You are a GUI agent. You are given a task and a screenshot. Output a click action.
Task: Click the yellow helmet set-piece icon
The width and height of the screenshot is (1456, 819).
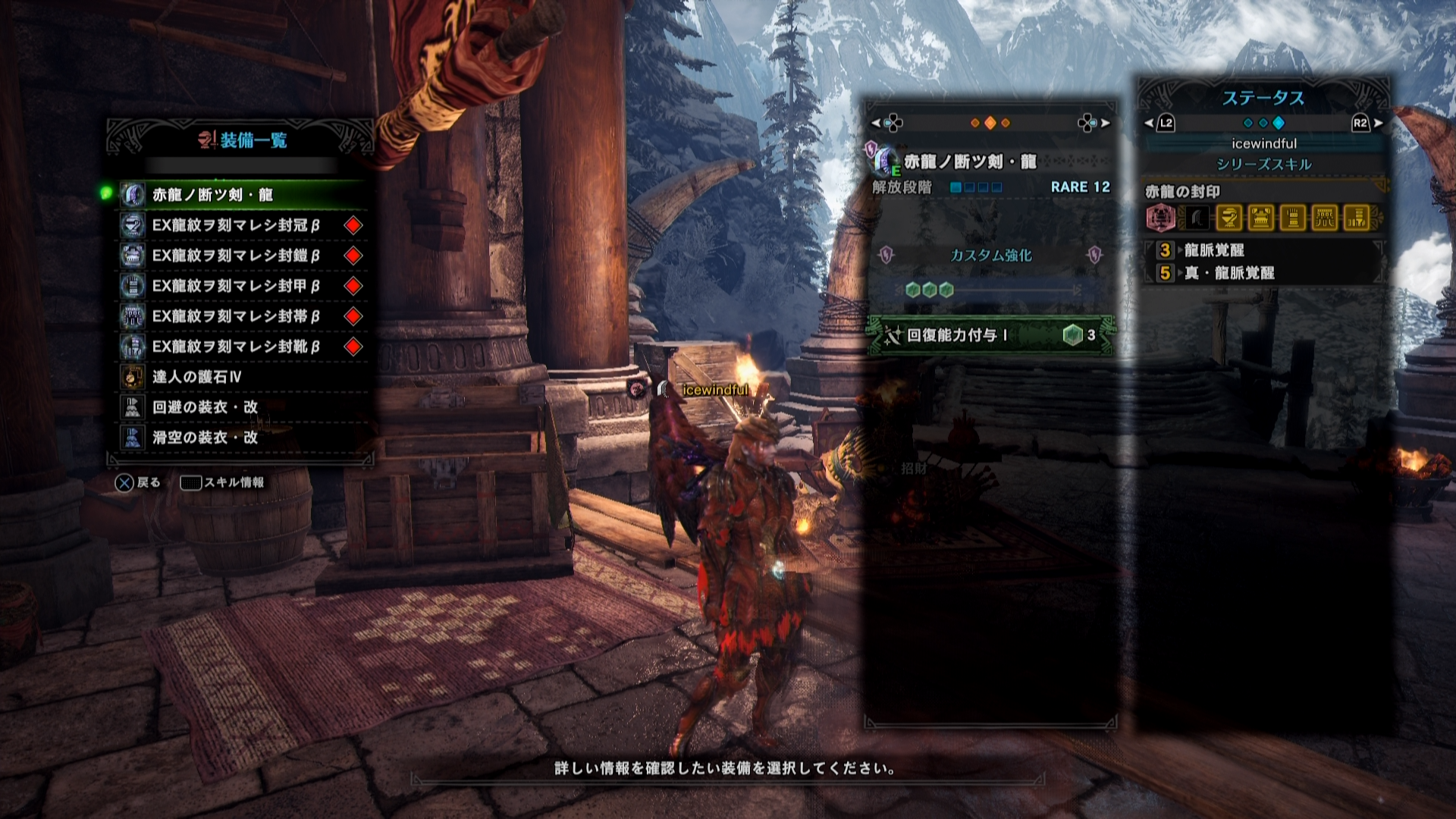1228,218
